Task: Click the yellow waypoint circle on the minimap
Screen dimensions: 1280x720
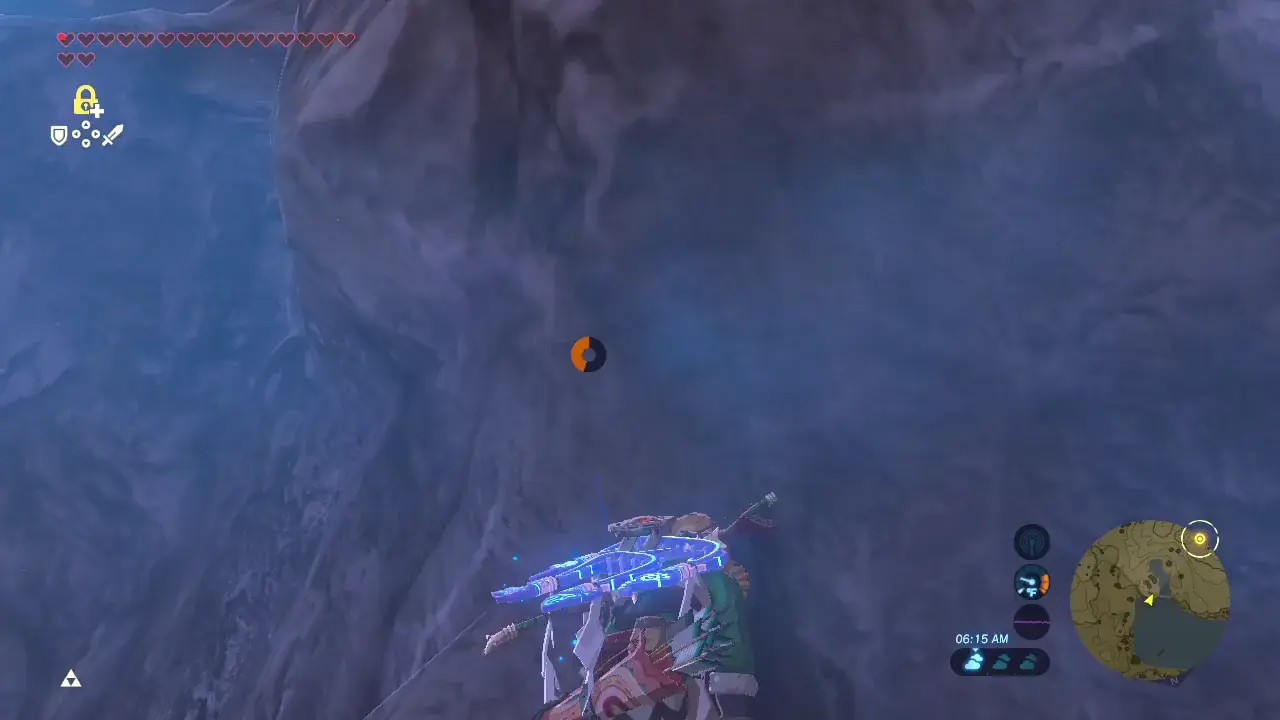Action: coord(1199,539)
